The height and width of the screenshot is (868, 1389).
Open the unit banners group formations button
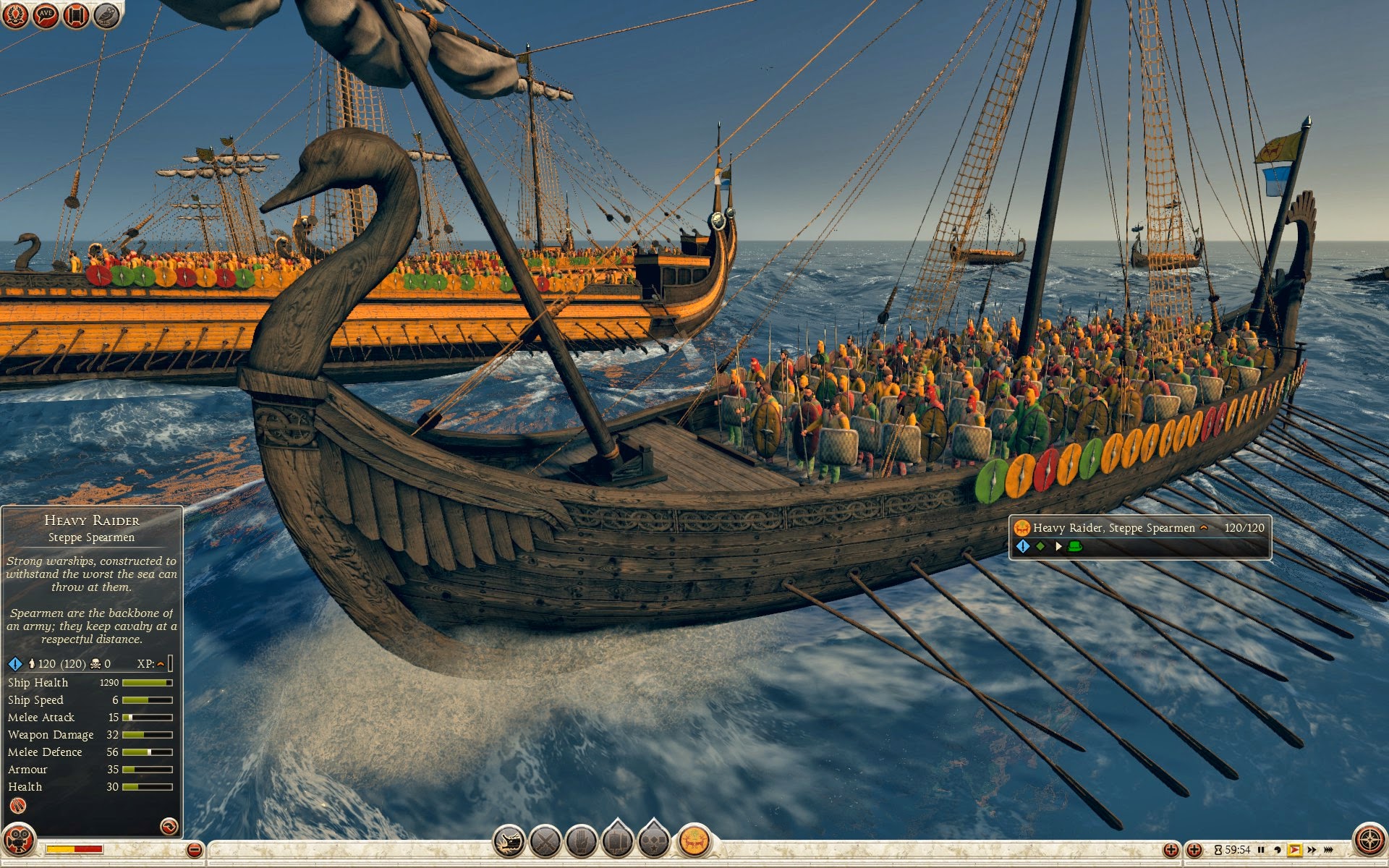tap(617, 842)
